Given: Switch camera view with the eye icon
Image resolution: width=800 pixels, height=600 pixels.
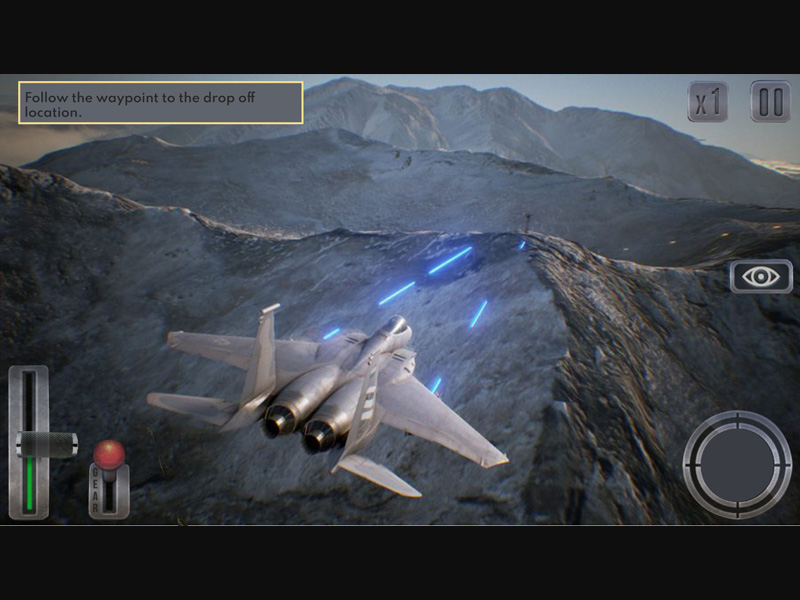Looking at the screenshot, I should 761,277.
